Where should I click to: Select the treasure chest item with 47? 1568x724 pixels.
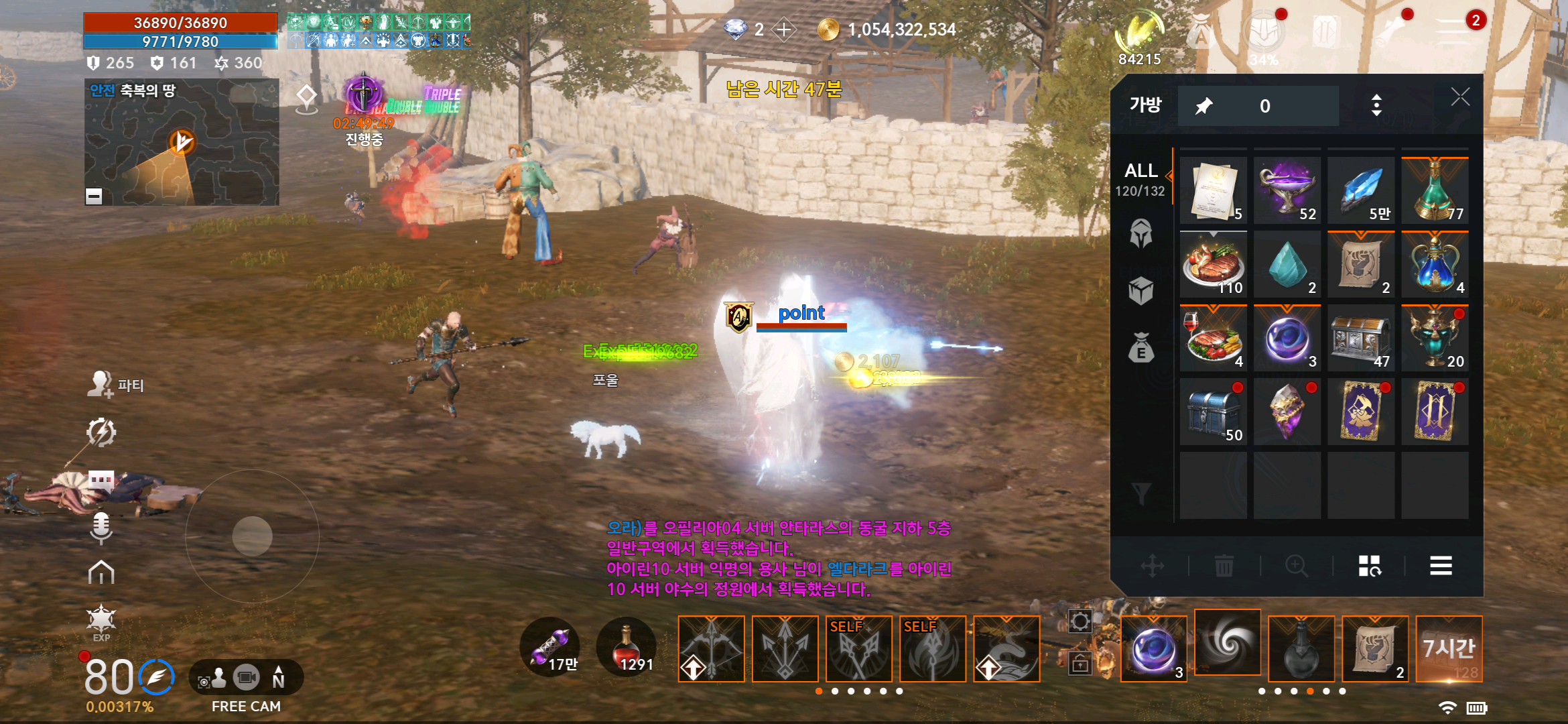[x=1361, y=339]
